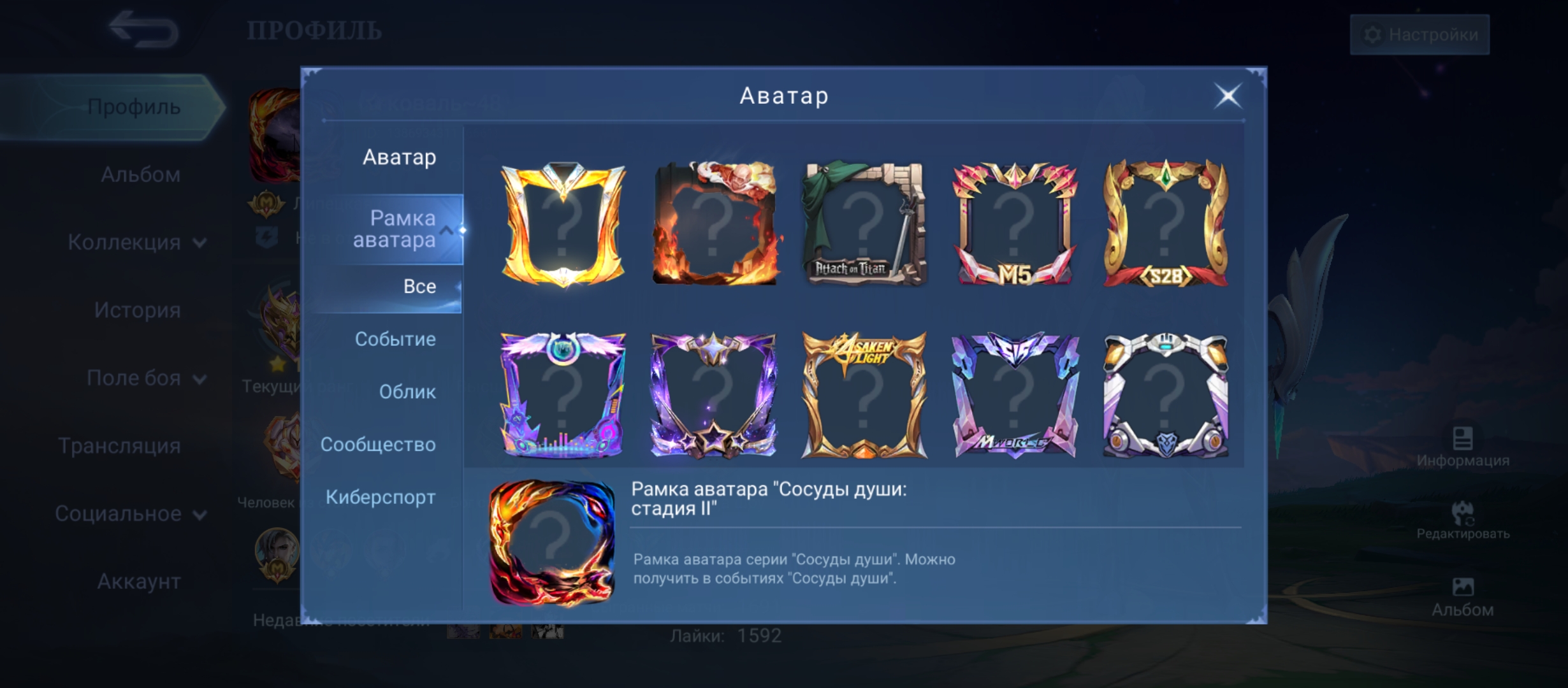Show Событие avatar frames

(395, 340)
